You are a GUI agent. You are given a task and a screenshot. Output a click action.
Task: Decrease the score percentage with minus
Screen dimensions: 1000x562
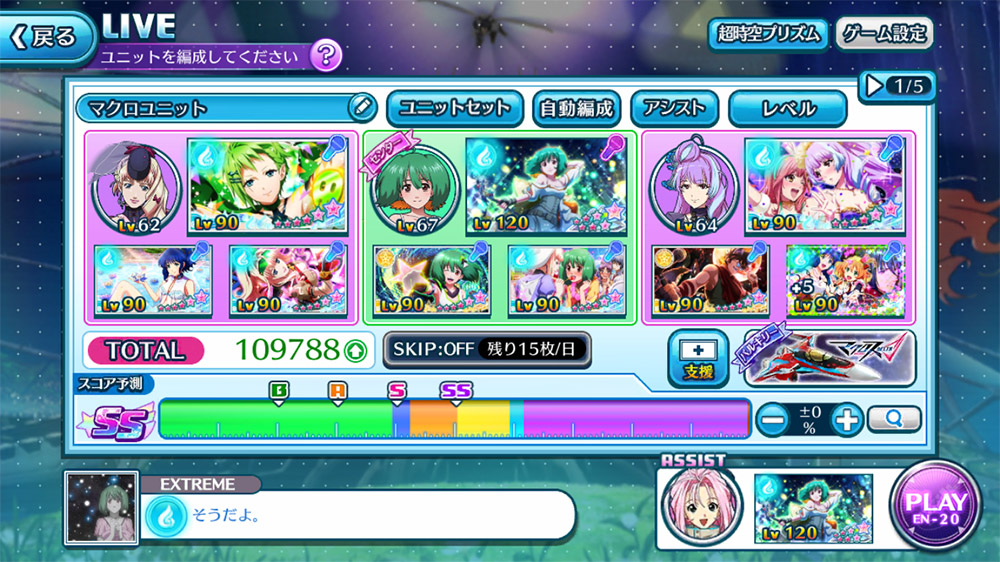(772, 419)
